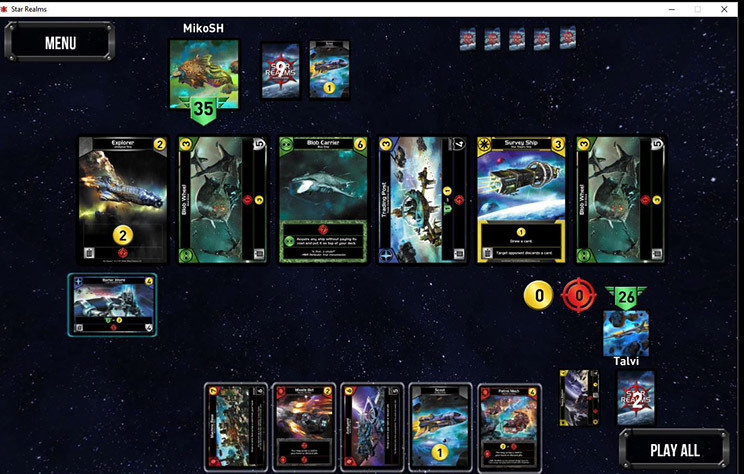Close the Star Realms window
This screenshot has height=474, width=744.
click(726, 8)
